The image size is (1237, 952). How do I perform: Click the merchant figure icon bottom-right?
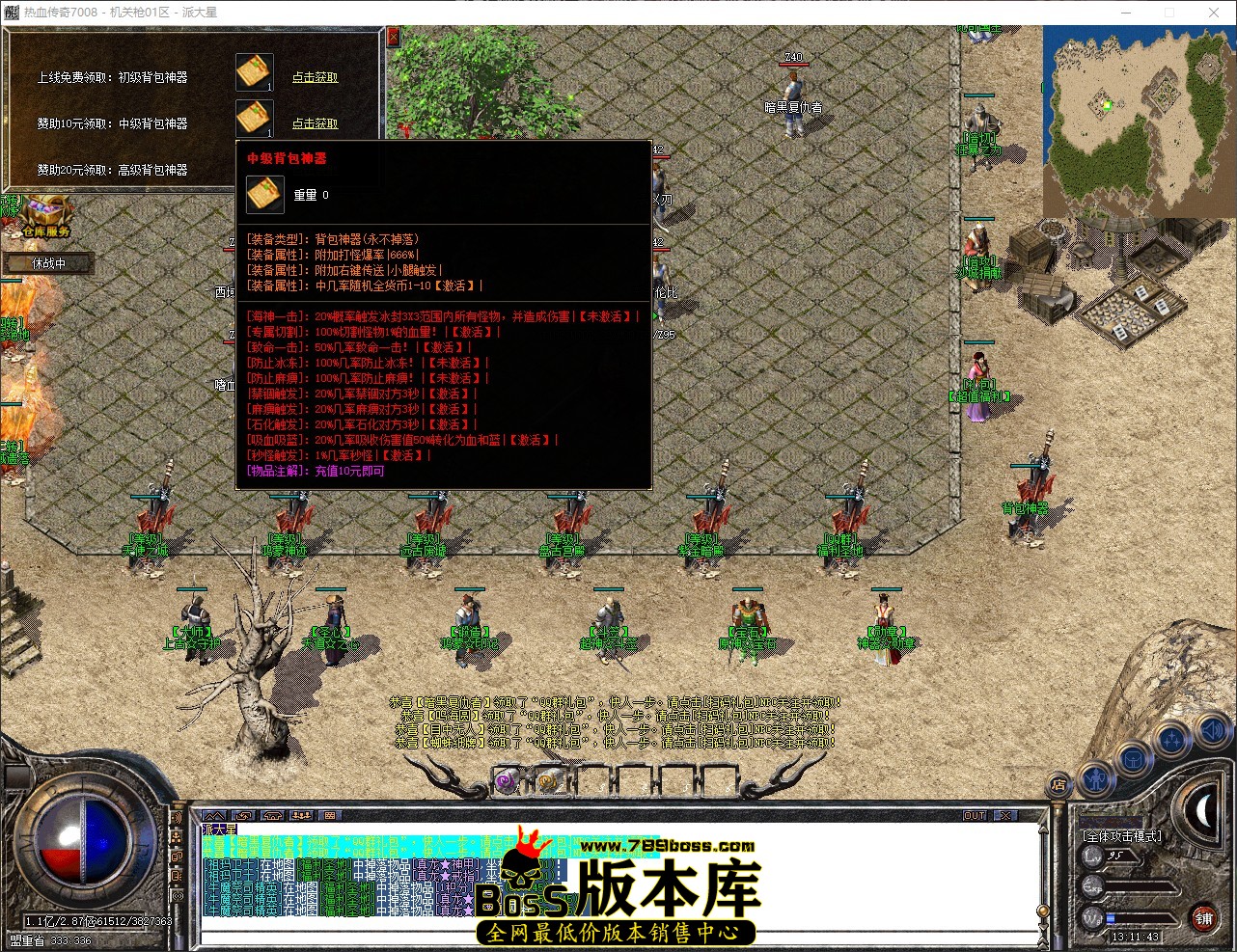click(x=1095, y=777)
